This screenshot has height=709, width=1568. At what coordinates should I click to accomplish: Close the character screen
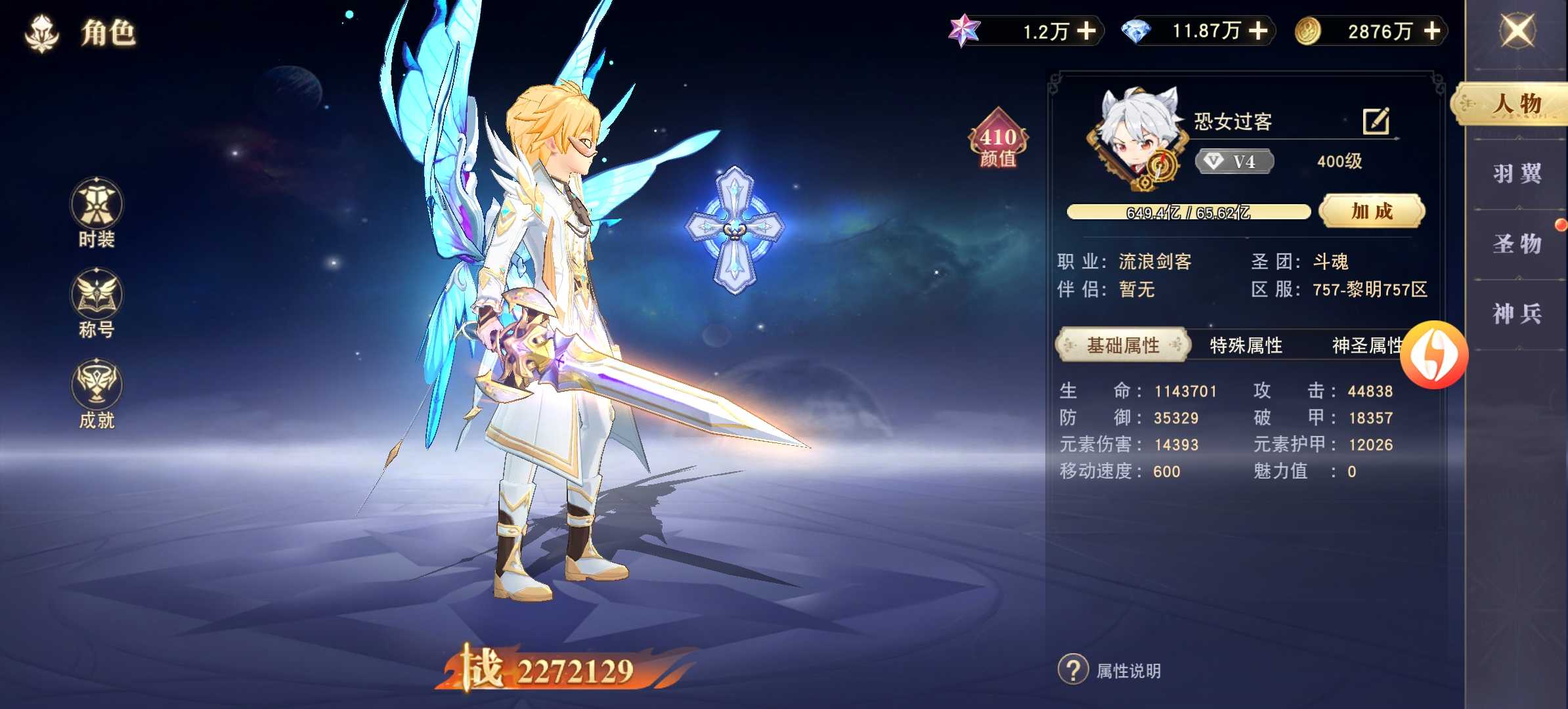(1517, 31)
